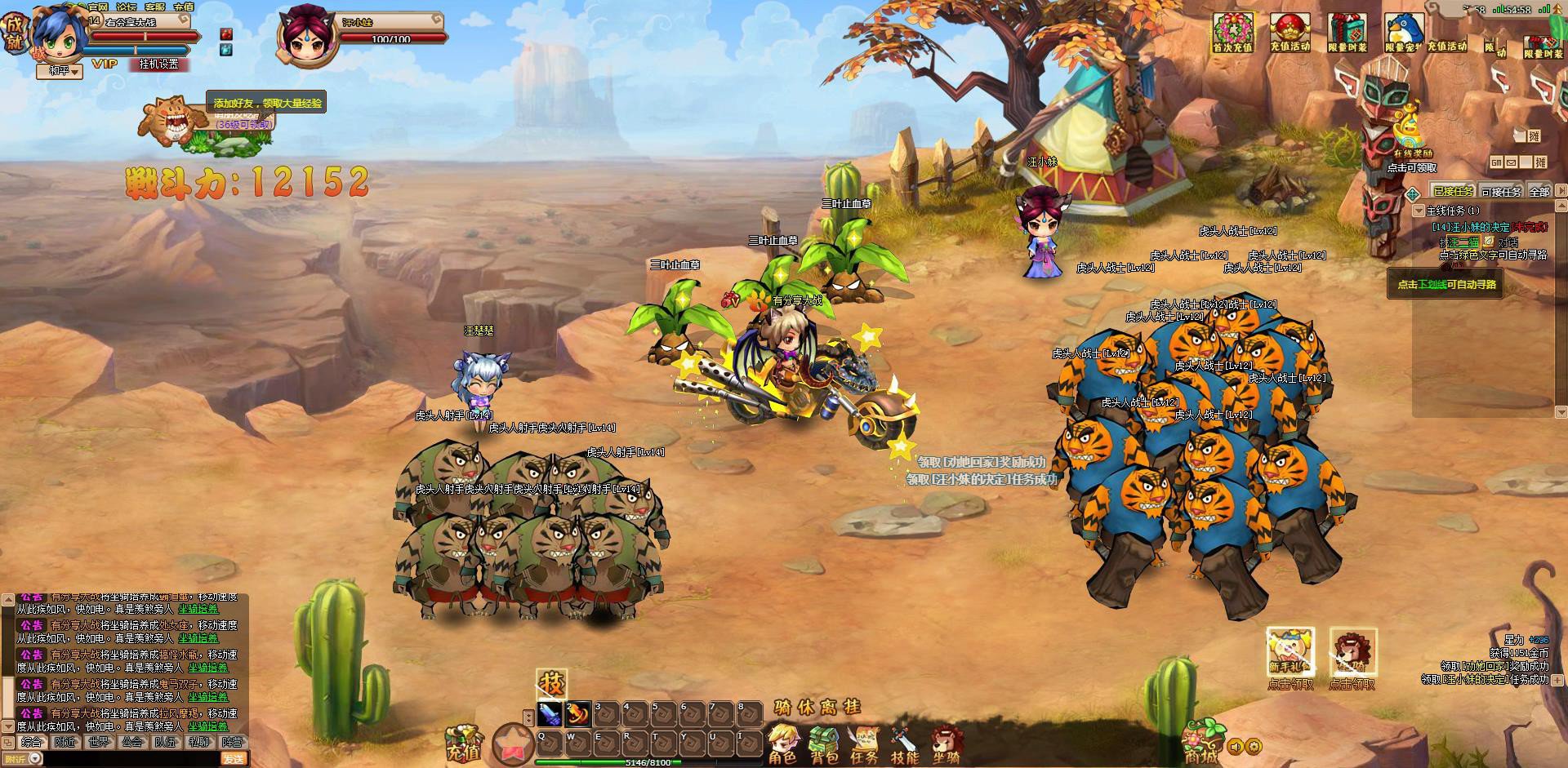
Task: Activate the flame skill in slot 2
Action: click(578, 713)
